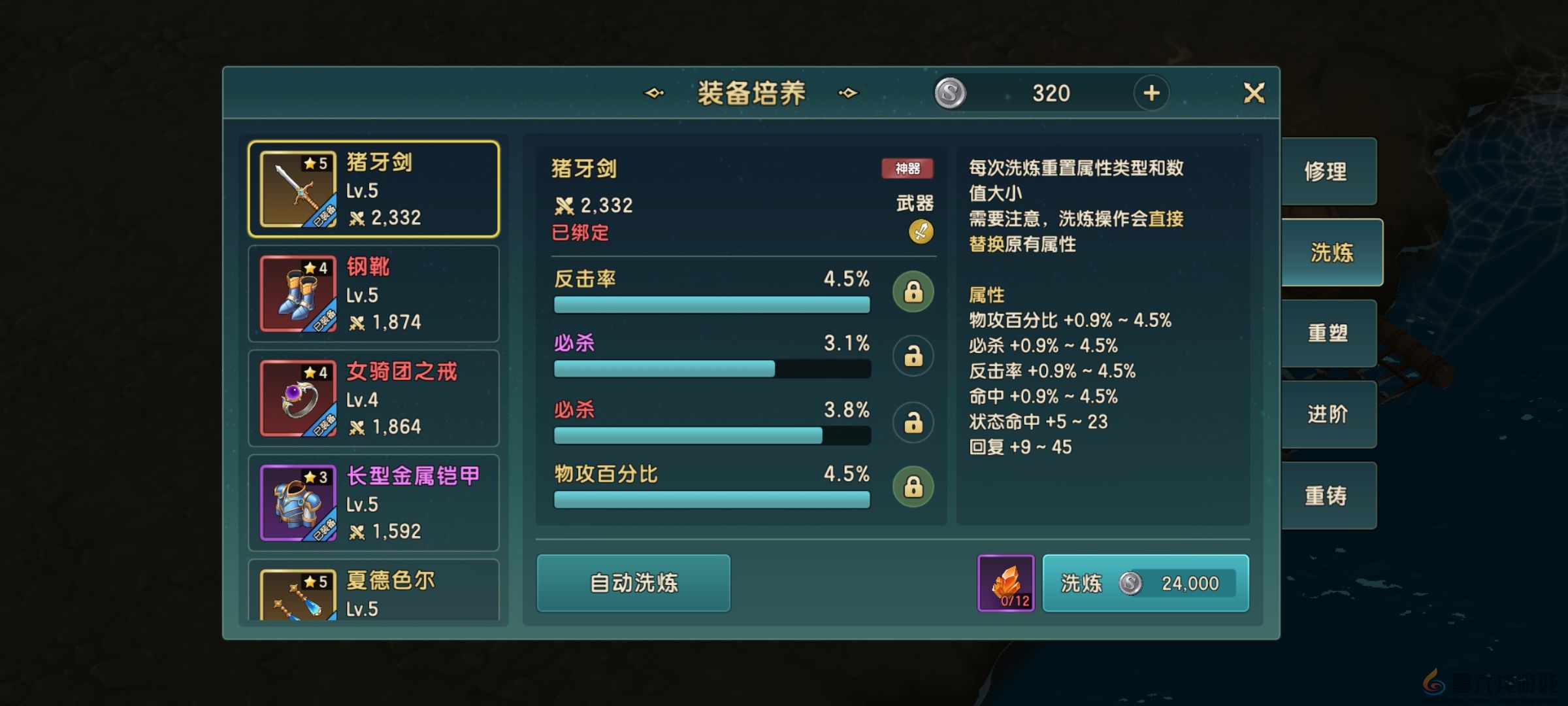Click the 反击率 progress bar
The width and height of the screenshot is (1568, 706).
pos(712,303)
